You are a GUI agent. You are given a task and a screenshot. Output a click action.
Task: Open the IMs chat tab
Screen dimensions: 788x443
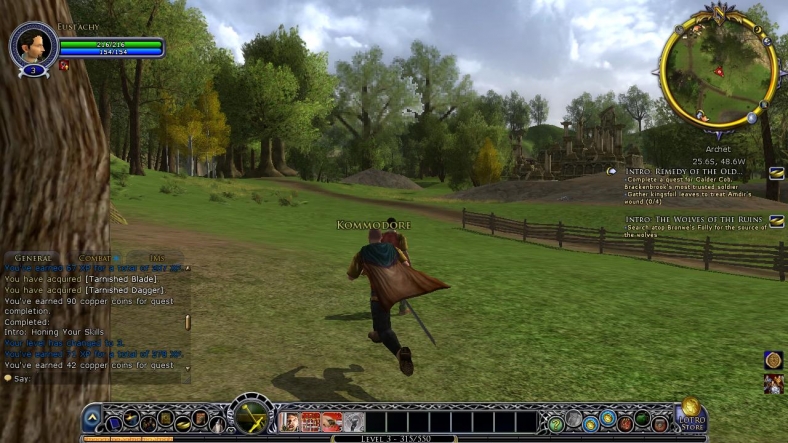click(157, 258)
